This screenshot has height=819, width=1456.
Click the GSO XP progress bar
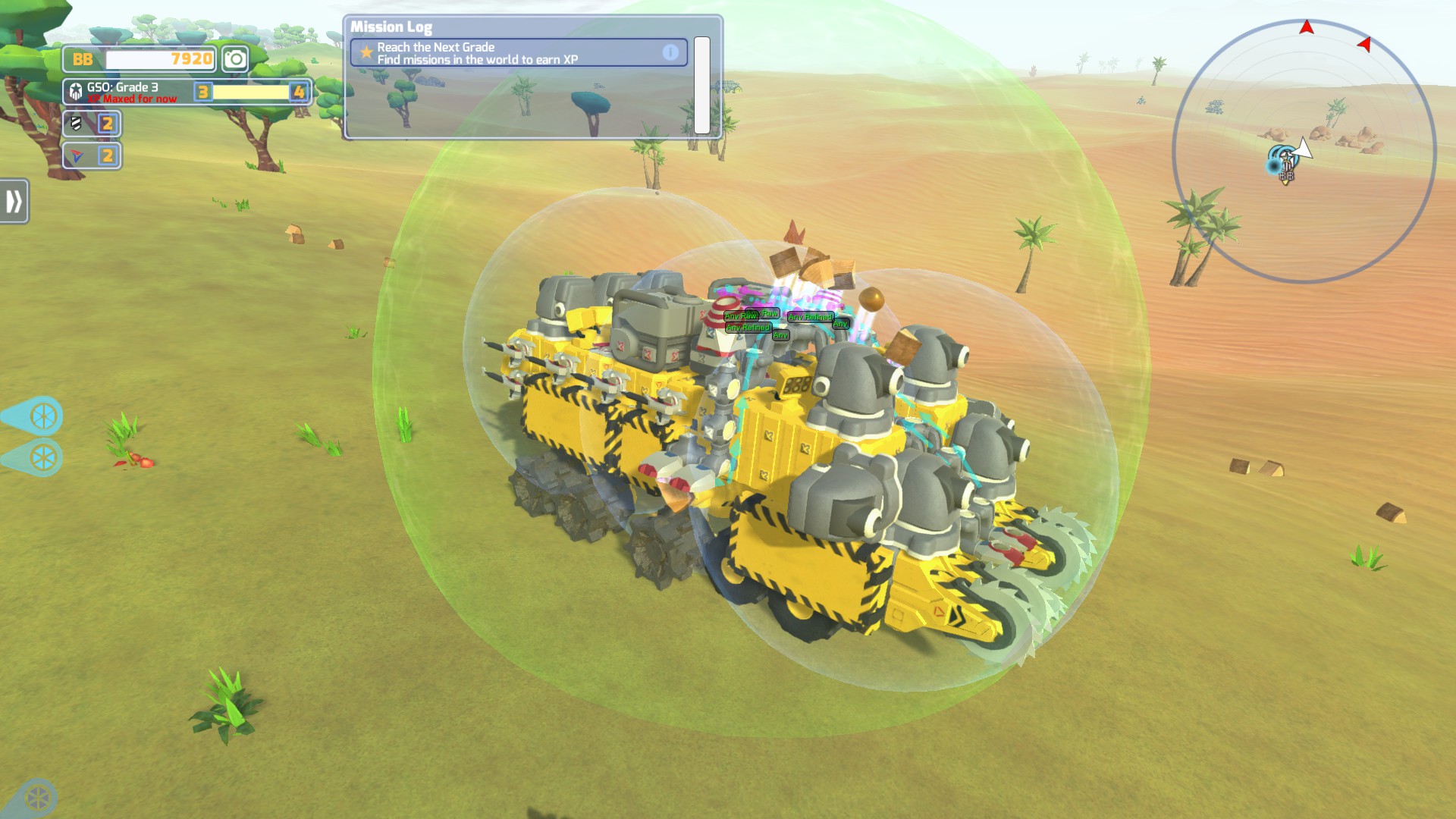(250, 93)
